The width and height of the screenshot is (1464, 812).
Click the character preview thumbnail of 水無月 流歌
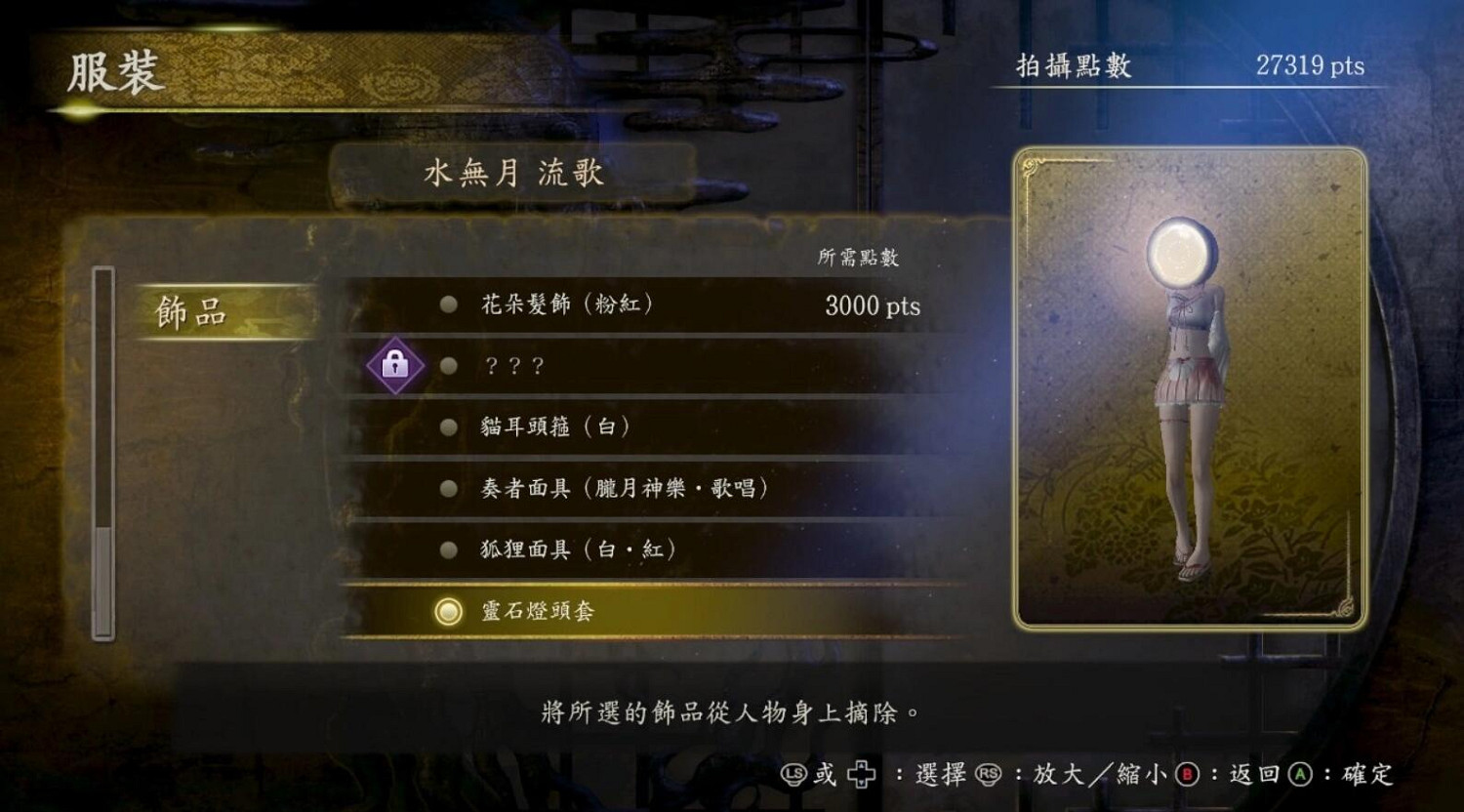pos(1187,390)
